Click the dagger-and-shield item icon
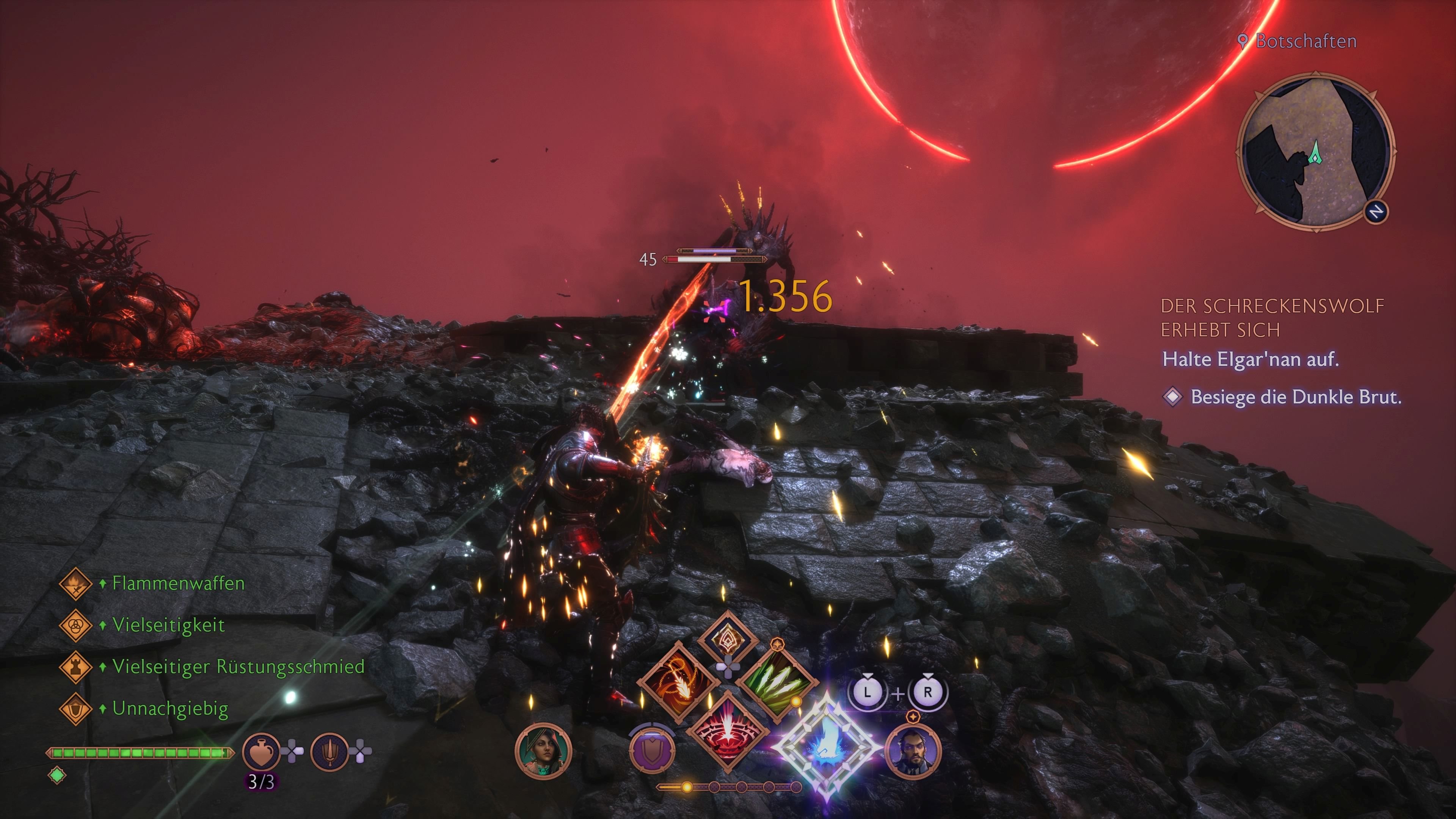 (x=329, y=751)
